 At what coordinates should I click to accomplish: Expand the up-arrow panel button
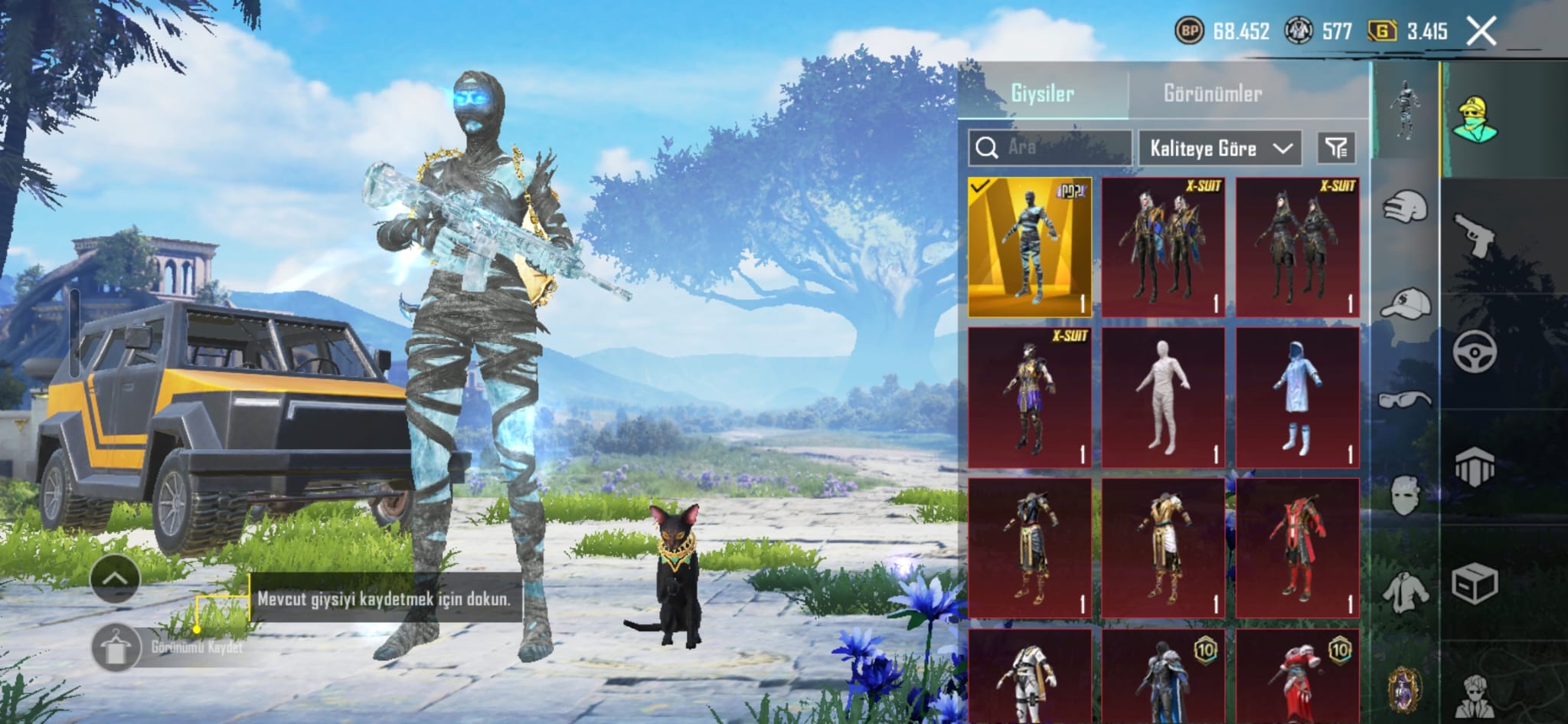(115, 578)
